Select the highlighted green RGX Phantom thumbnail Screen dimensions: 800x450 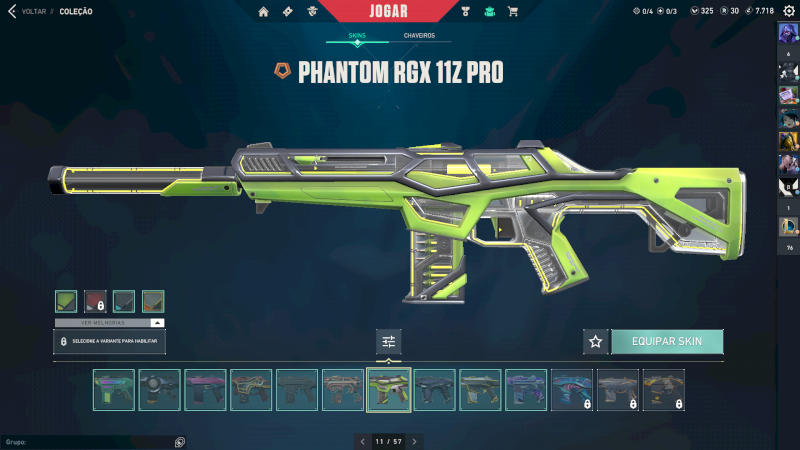point(389,390)
